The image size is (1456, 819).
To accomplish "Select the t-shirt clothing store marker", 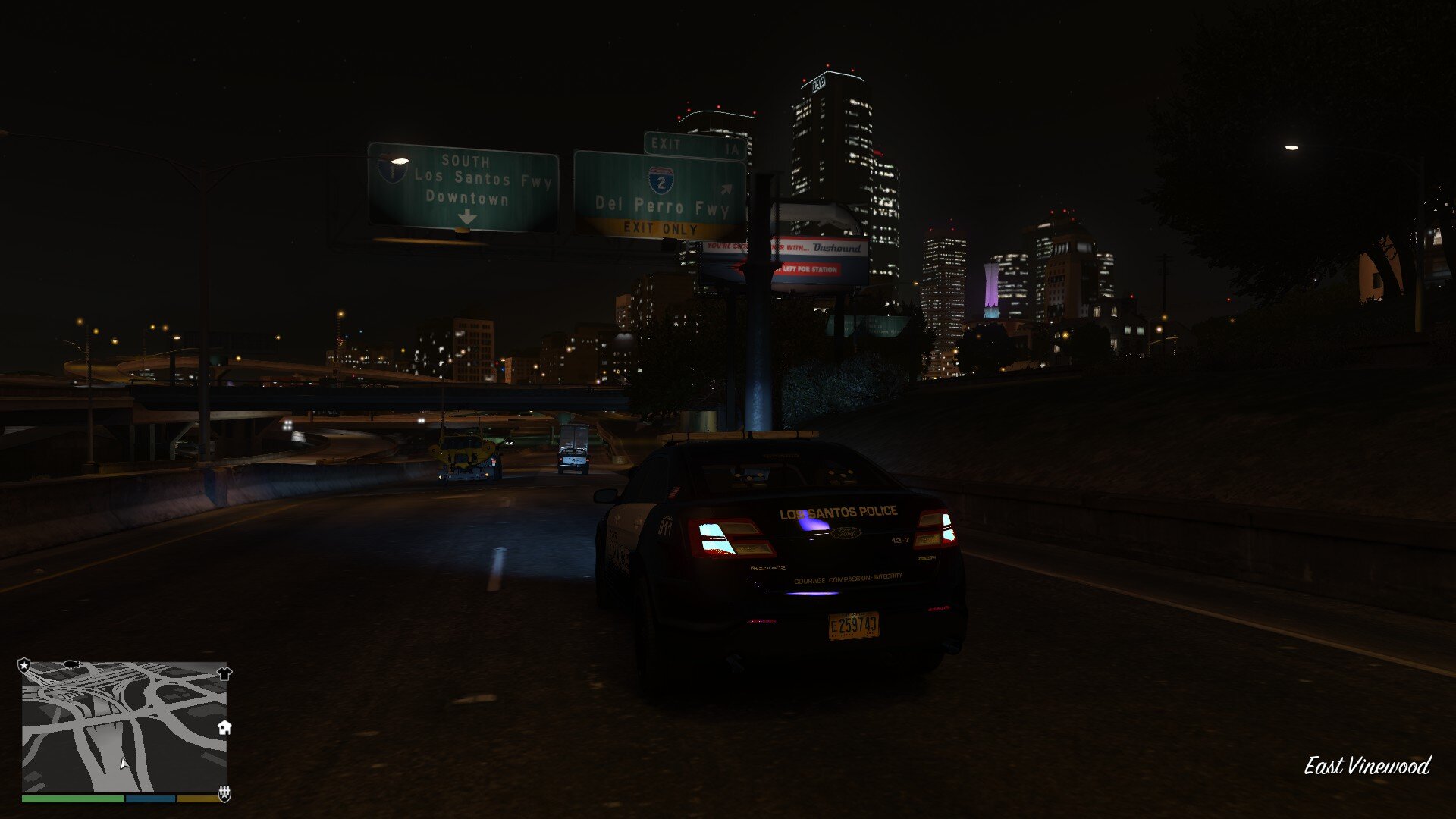I will 224,673.
